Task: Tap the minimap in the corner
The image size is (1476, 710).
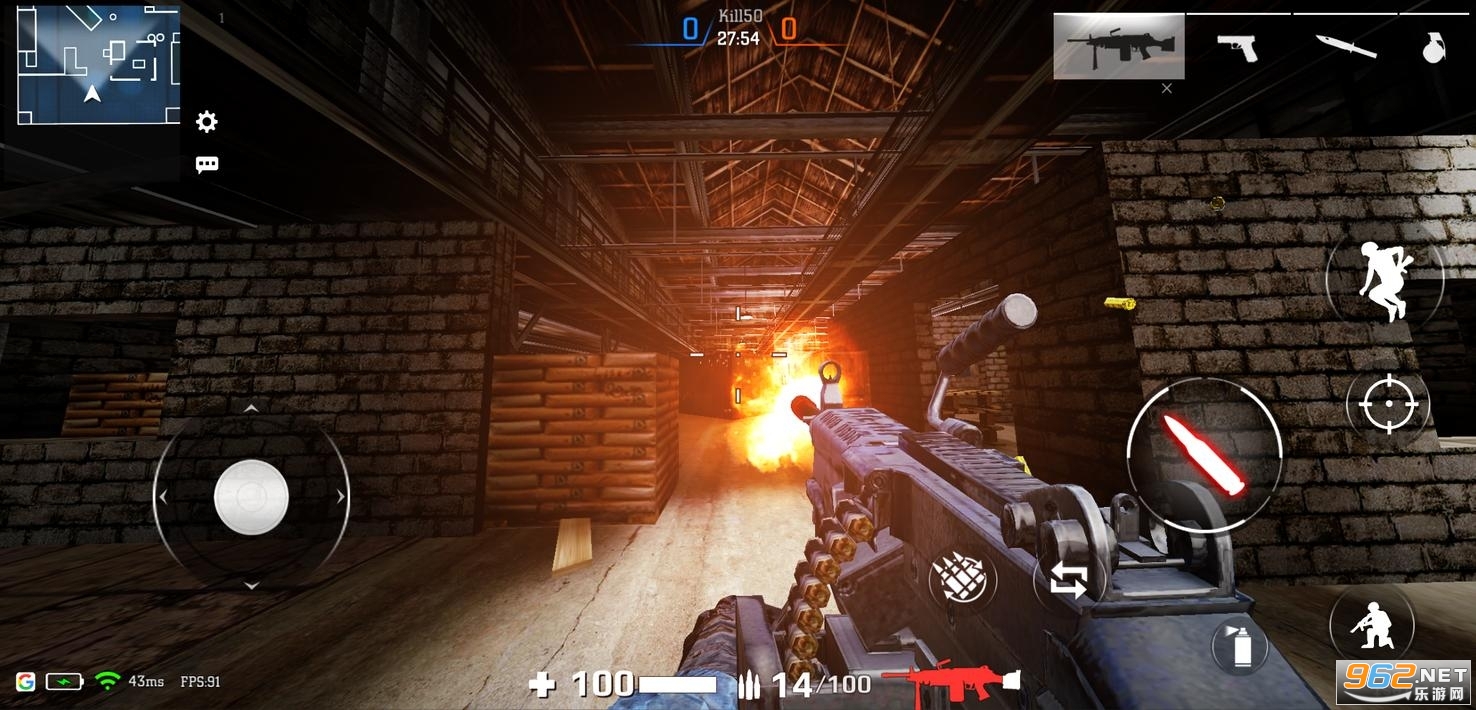Action: pos(98,66)
